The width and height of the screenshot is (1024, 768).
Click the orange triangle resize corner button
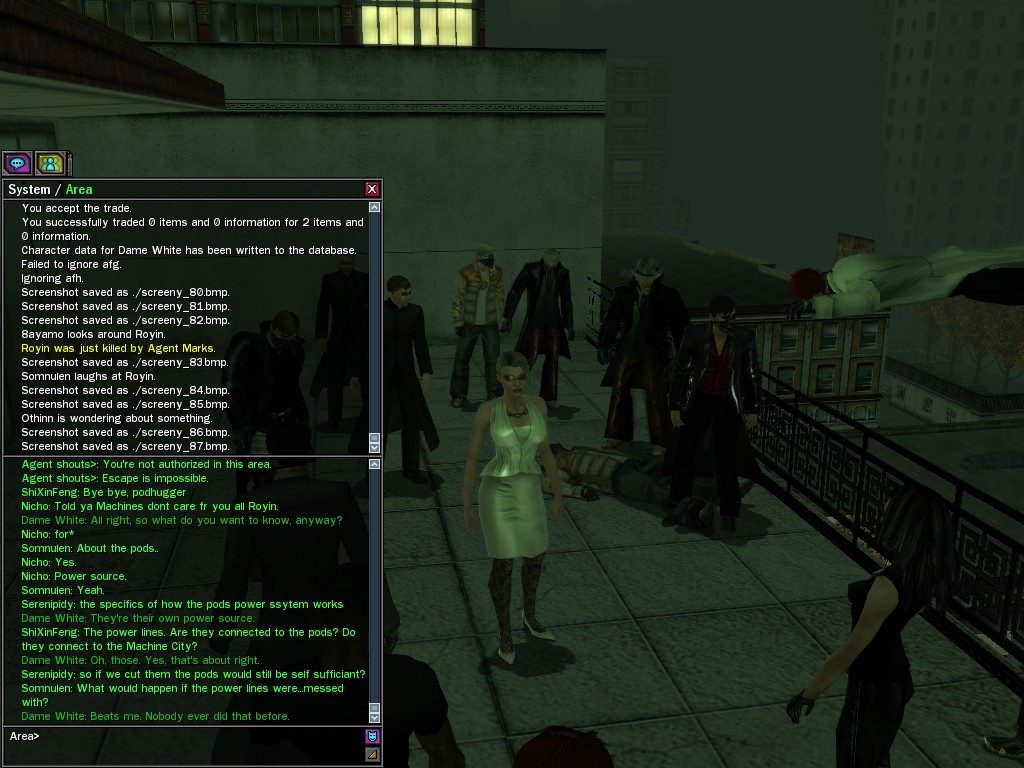tap(373, 755)
